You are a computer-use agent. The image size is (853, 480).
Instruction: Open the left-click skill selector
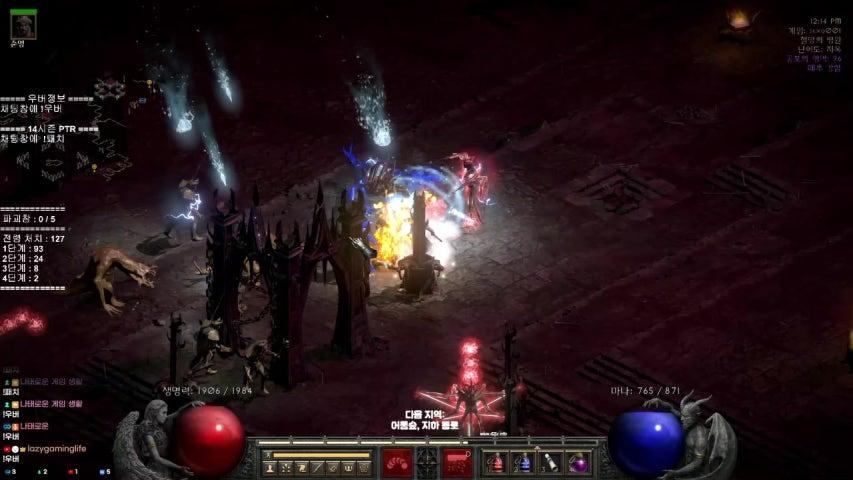tap(398, 462)
